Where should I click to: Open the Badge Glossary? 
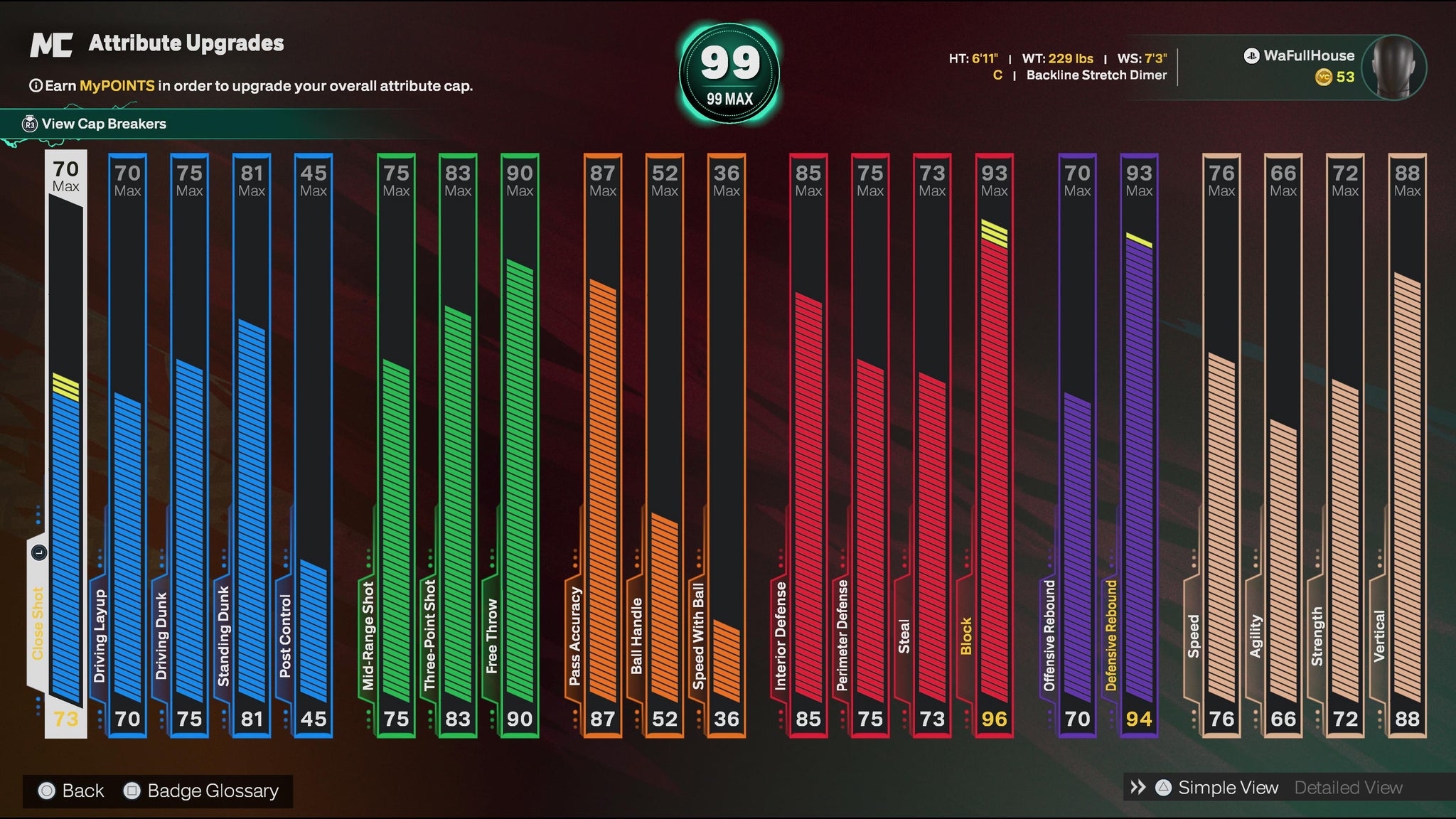[x=202, y=791]
